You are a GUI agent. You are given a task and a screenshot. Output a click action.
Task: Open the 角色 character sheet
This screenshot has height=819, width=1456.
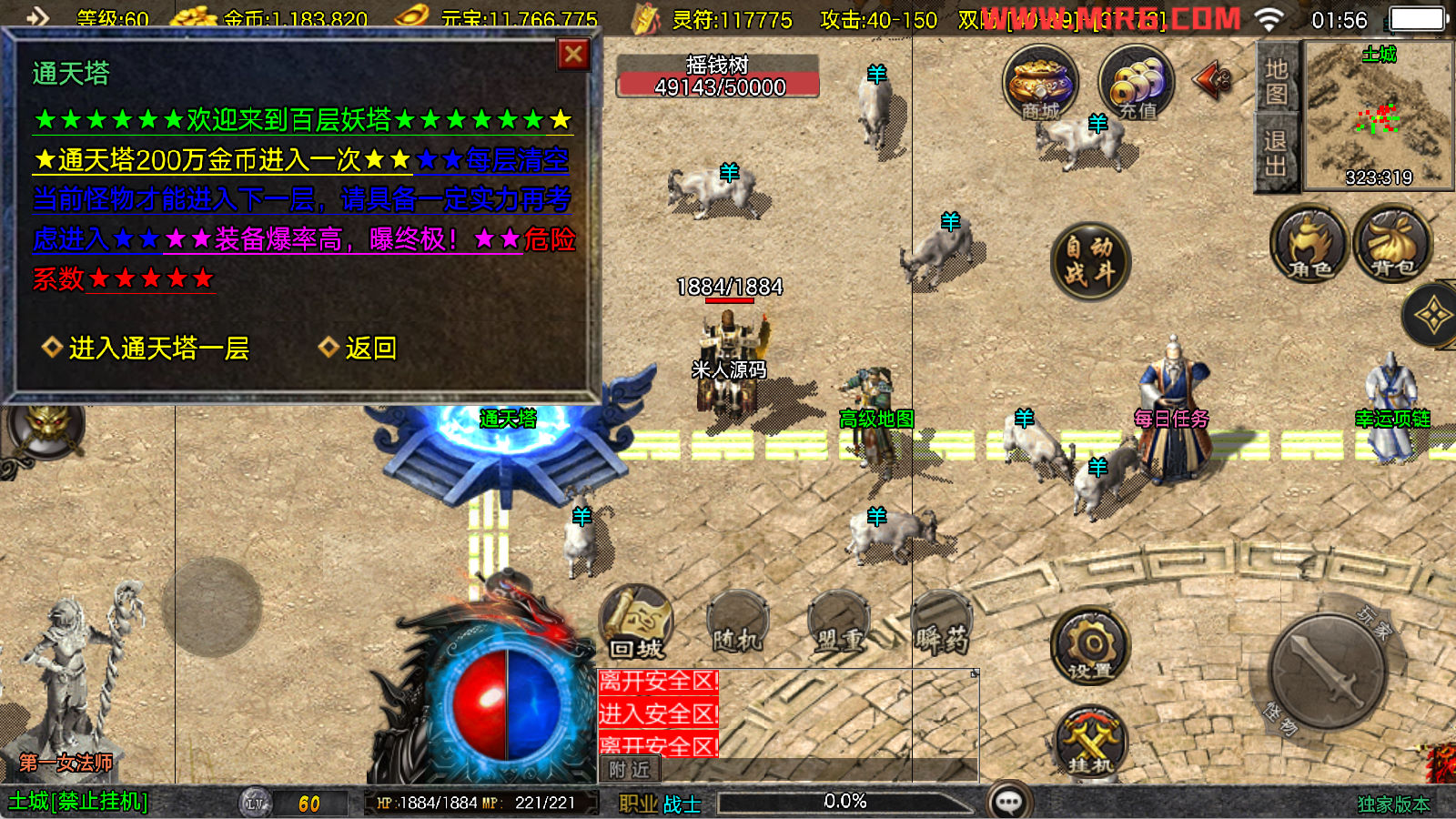tap(1309, 244)
